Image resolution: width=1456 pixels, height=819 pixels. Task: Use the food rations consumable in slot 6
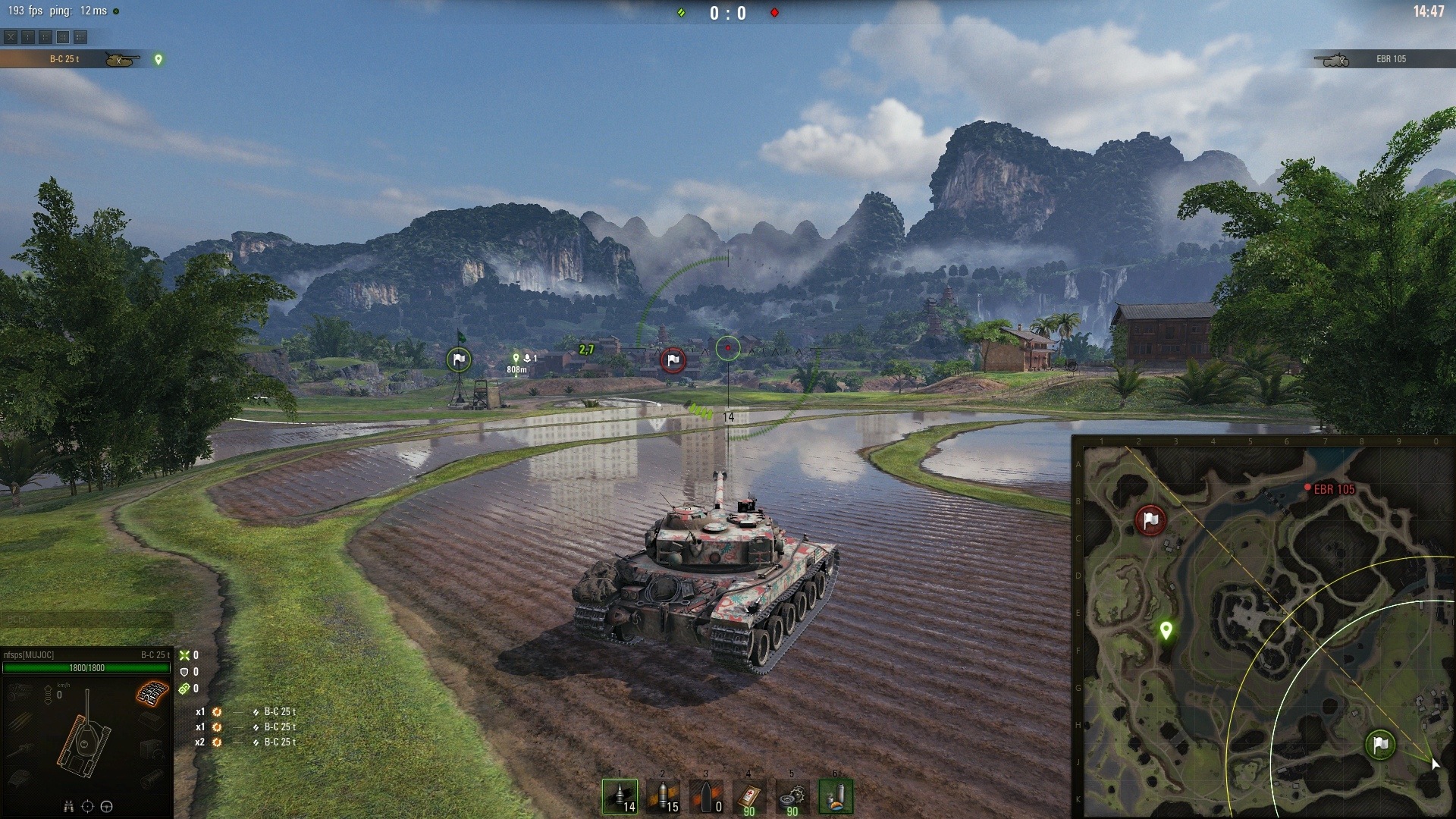(x=835, y=797)
